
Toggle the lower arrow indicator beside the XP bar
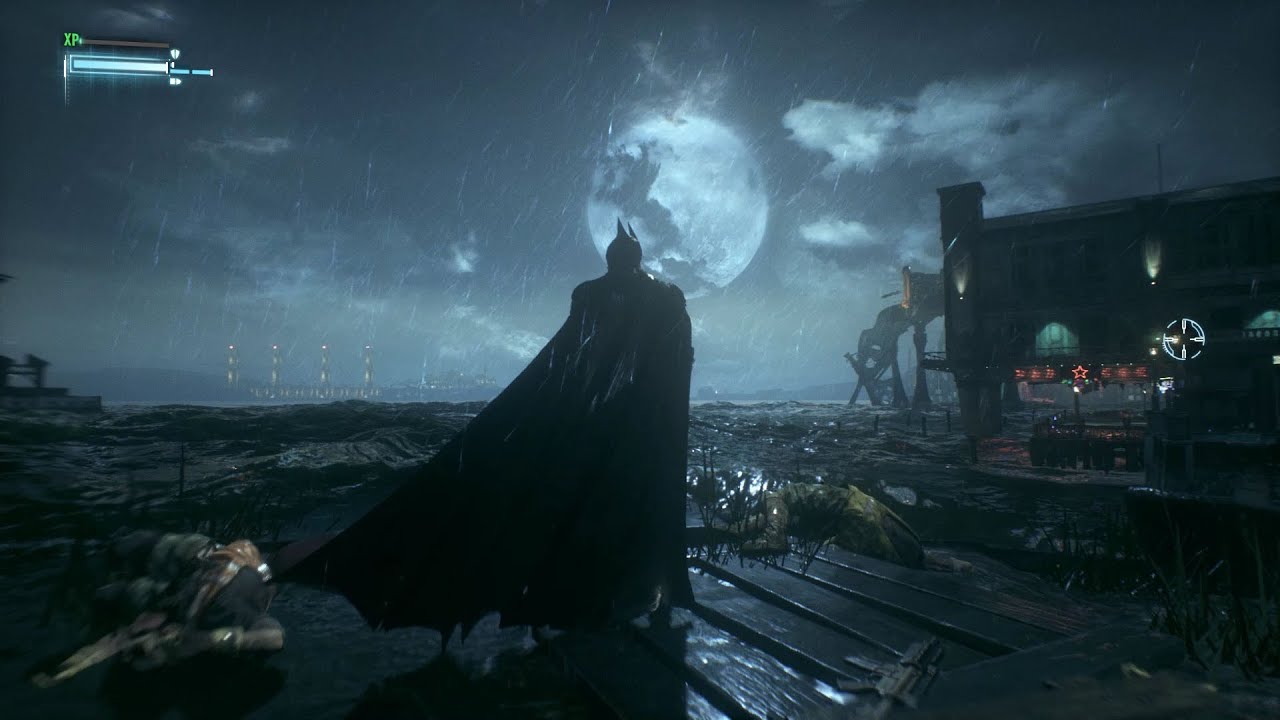pyautogui.click(x=176, y=81)
